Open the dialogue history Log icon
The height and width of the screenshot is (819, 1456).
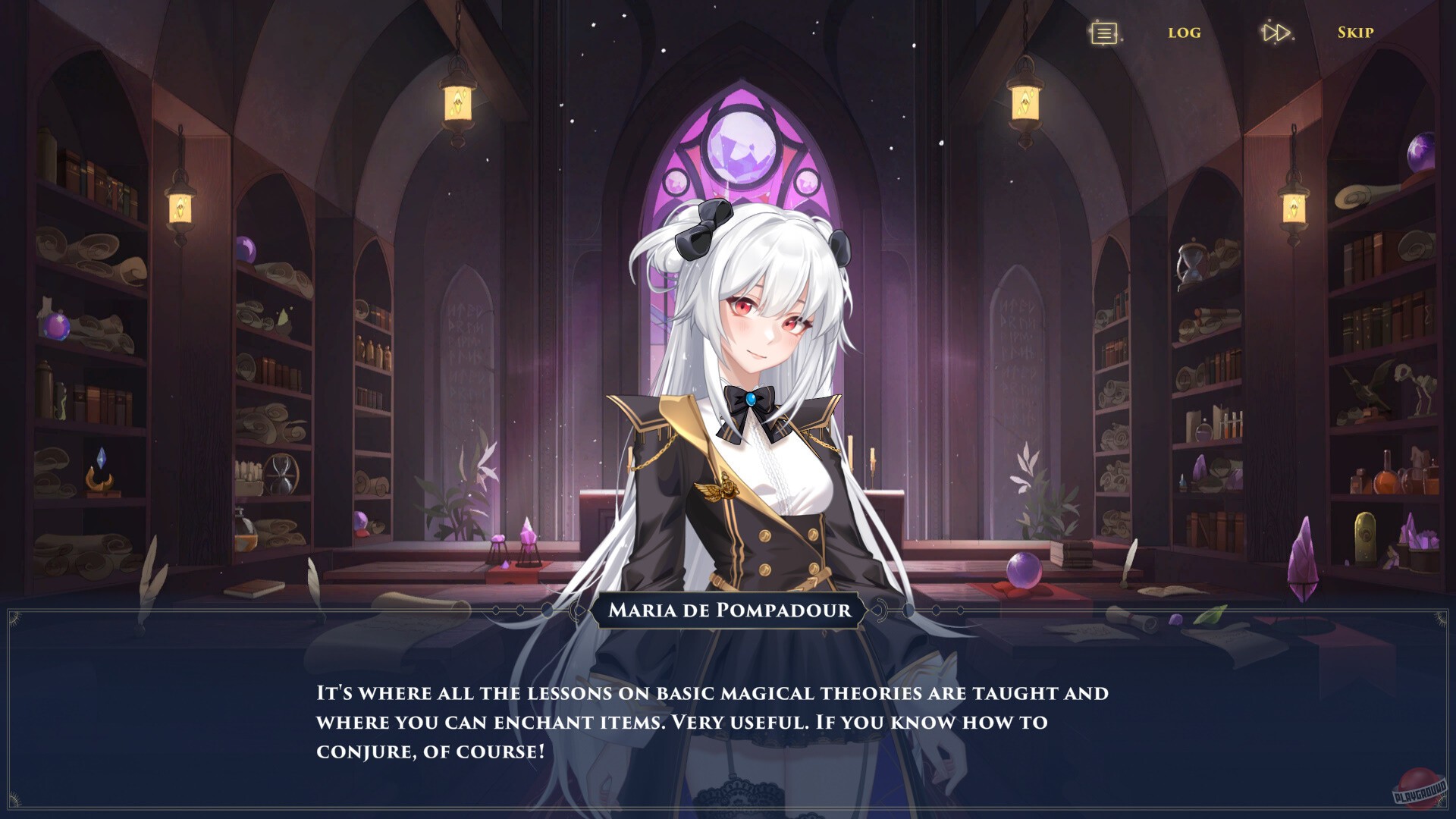(1103, 33)
